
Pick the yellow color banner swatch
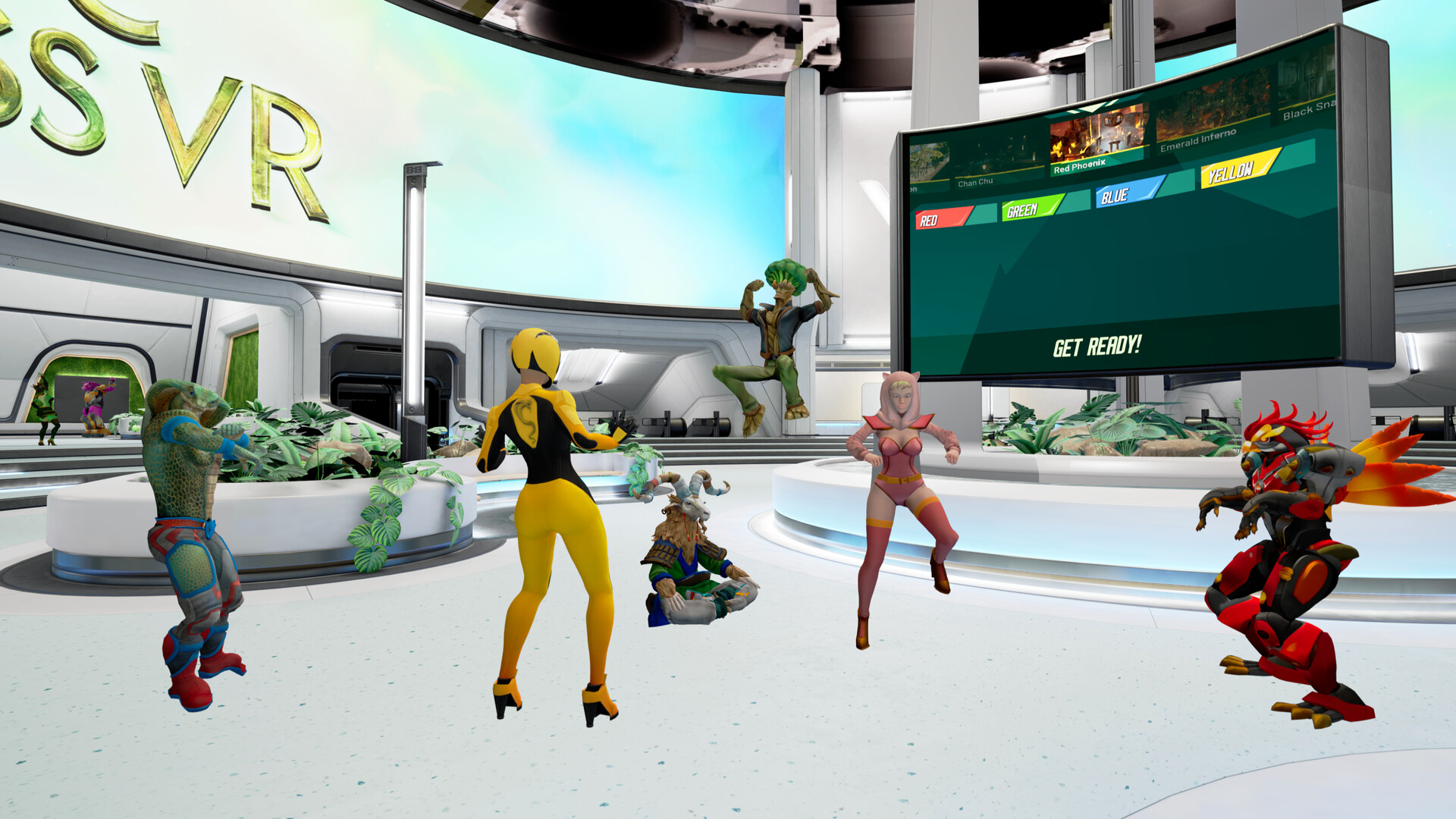pos(1232,173)
